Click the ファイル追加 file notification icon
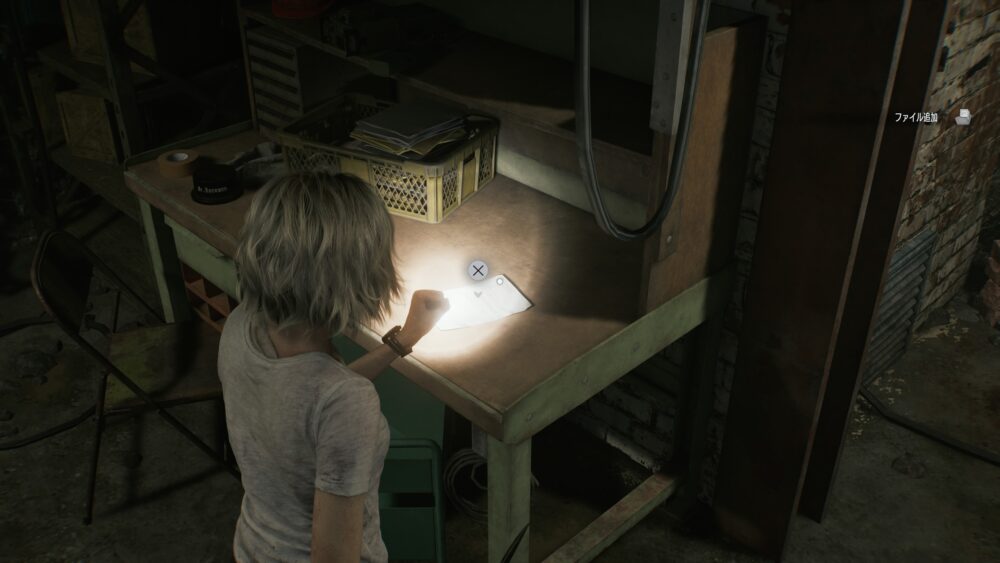This screenshot has height=563, width=1000. pos(963,117)
